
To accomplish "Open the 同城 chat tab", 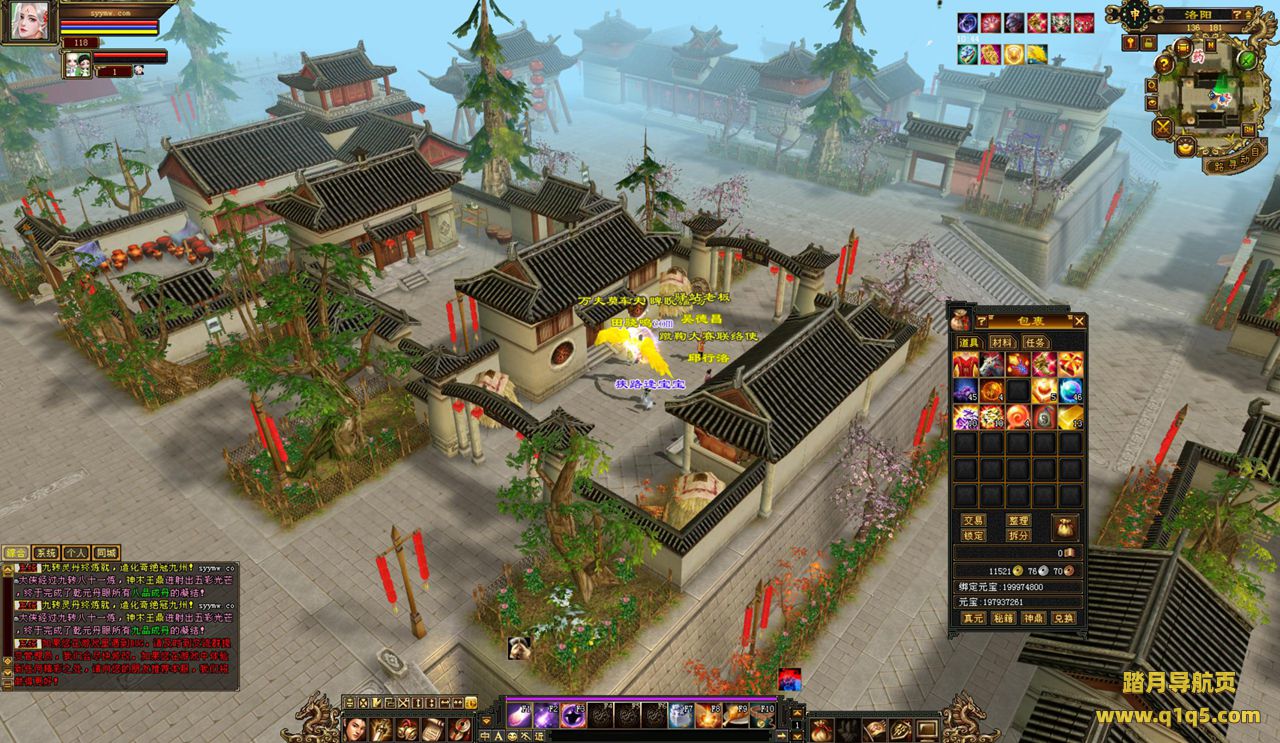I will click(106, 552).
